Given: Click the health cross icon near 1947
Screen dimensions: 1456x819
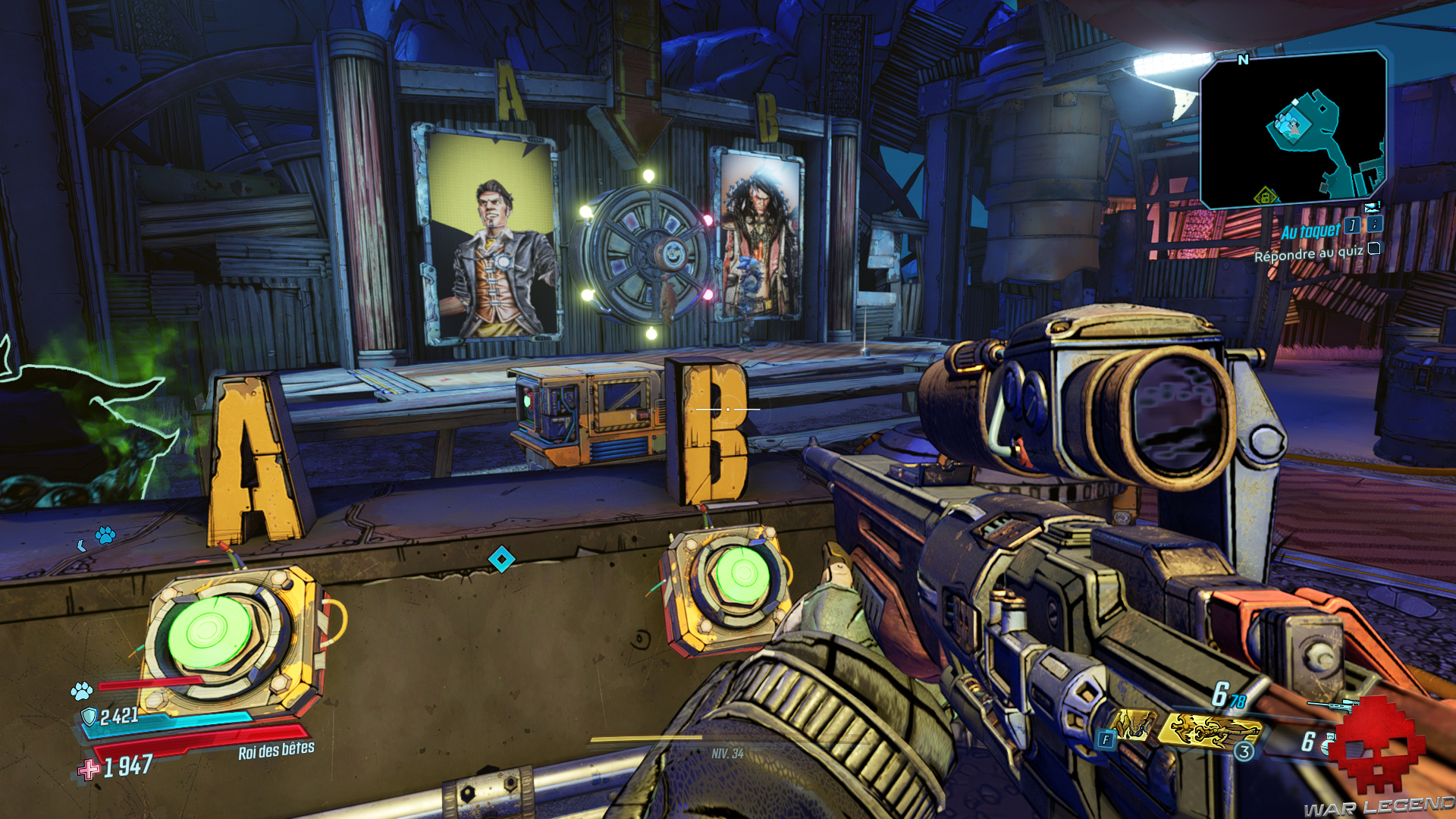Looking at the screenshot, I should coord(89,768).
